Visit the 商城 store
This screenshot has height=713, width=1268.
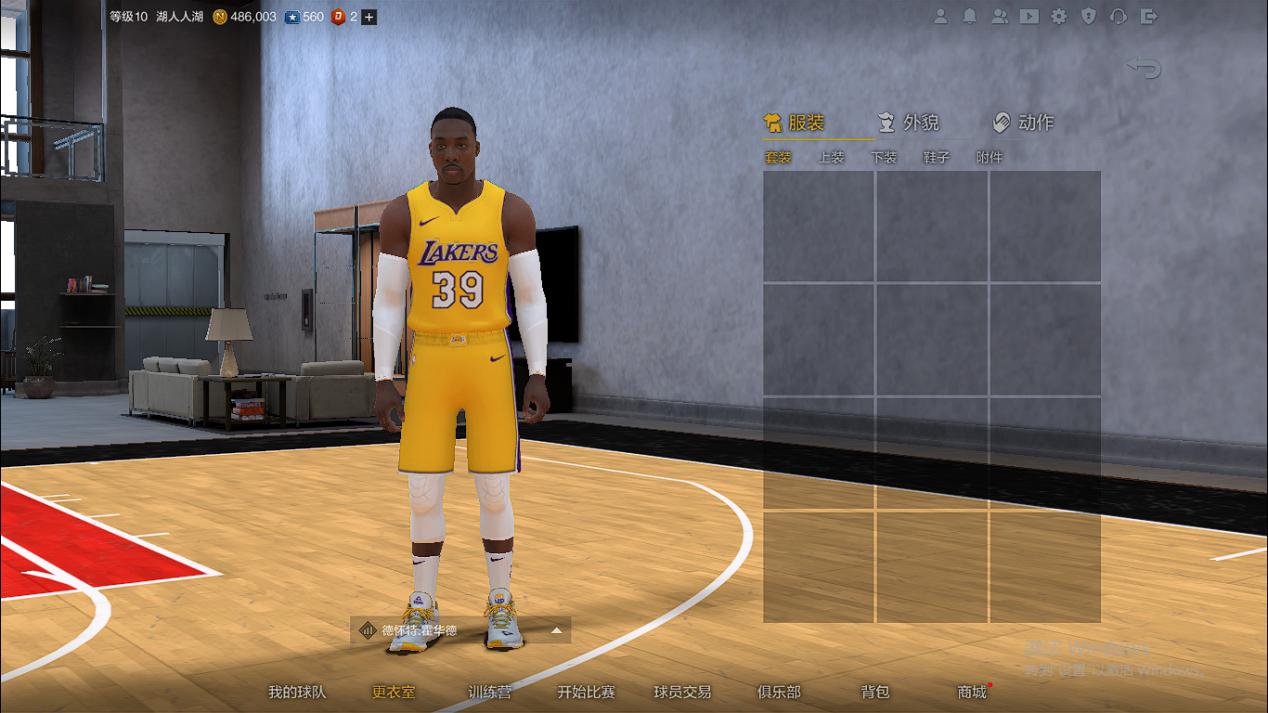pyautogui.click(x=971, y=692)
